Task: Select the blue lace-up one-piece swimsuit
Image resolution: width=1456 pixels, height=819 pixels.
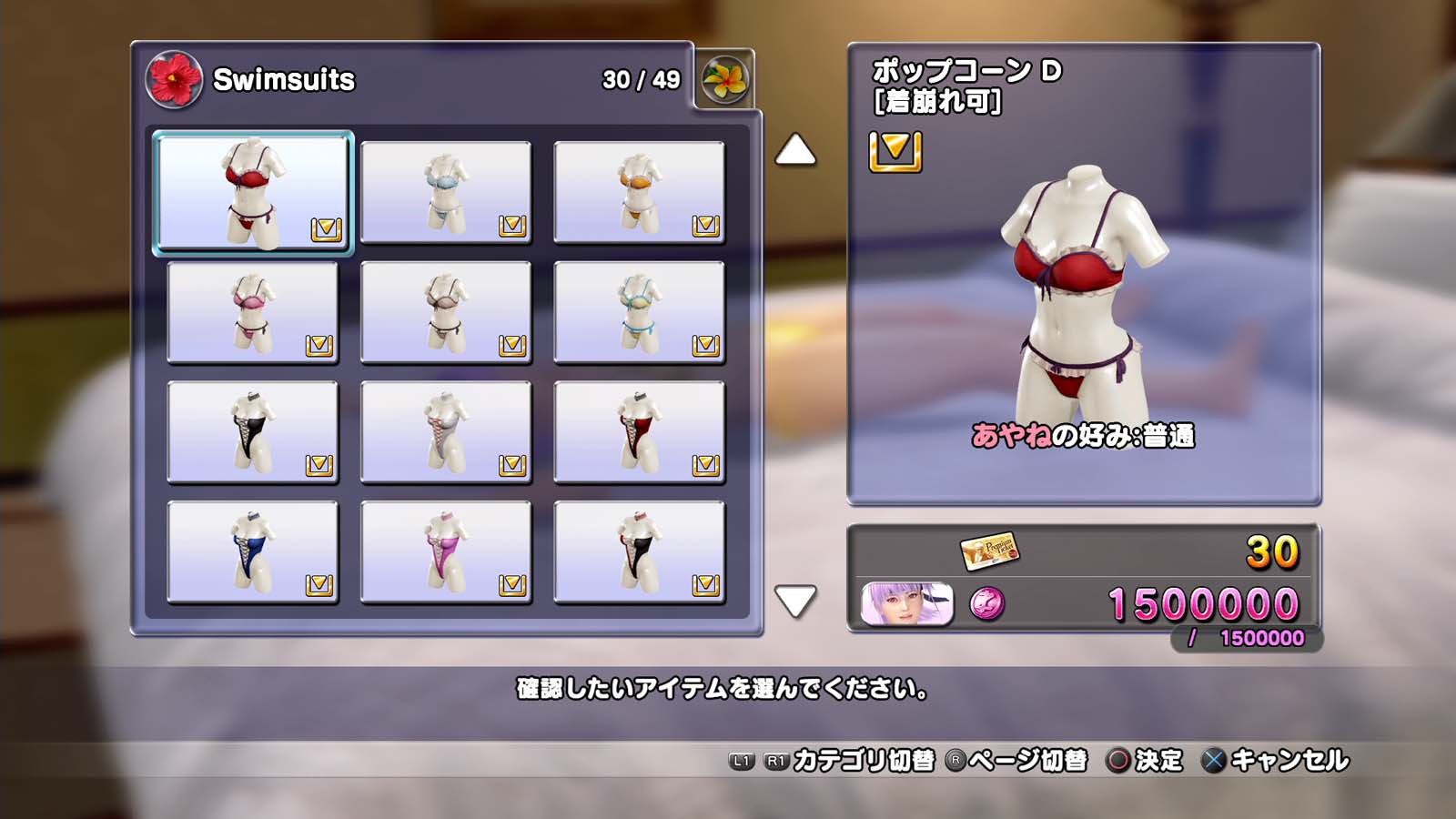Action: point(252,552)
